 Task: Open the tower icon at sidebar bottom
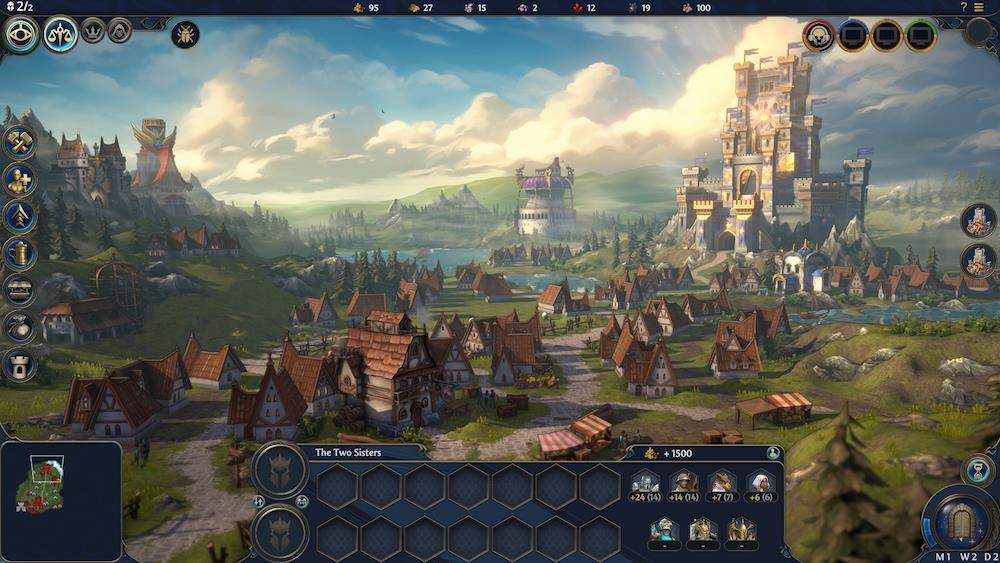click(21, 364)
